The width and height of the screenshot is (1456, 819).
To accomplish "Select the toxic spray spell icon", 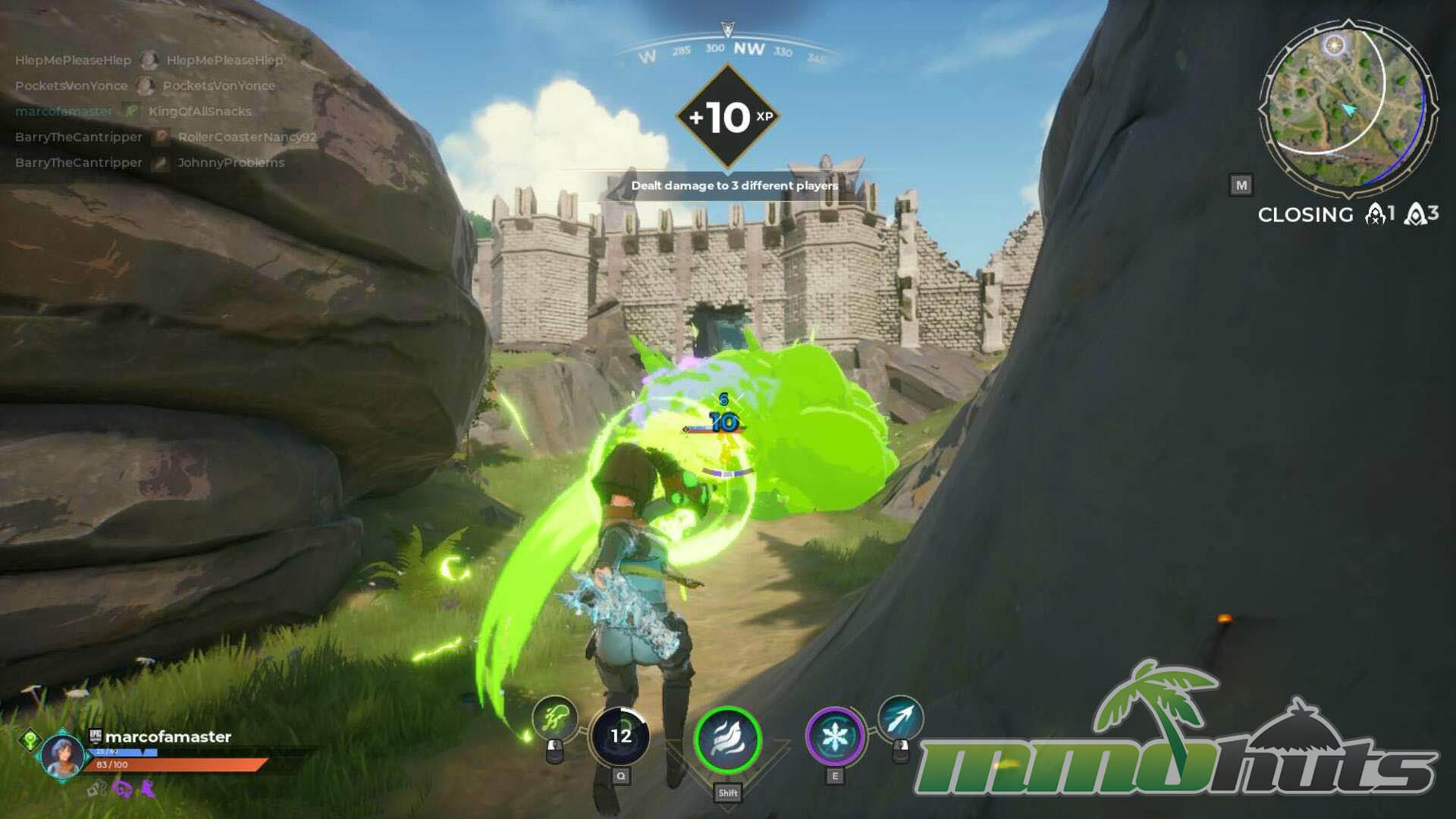I will [555, 717].
